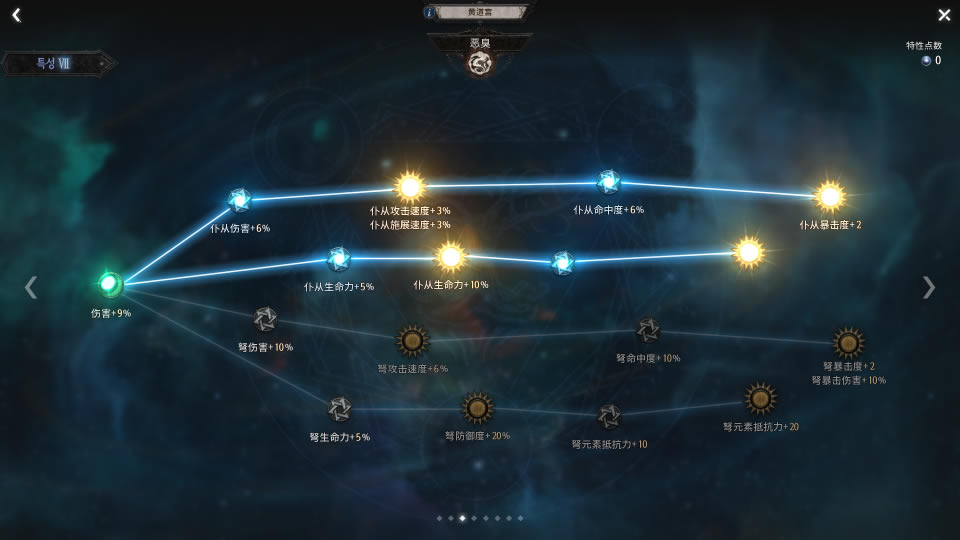This screenshot has width=960, height=540.
Task: Show the previous constellation page
Action: tap(31, 287)
